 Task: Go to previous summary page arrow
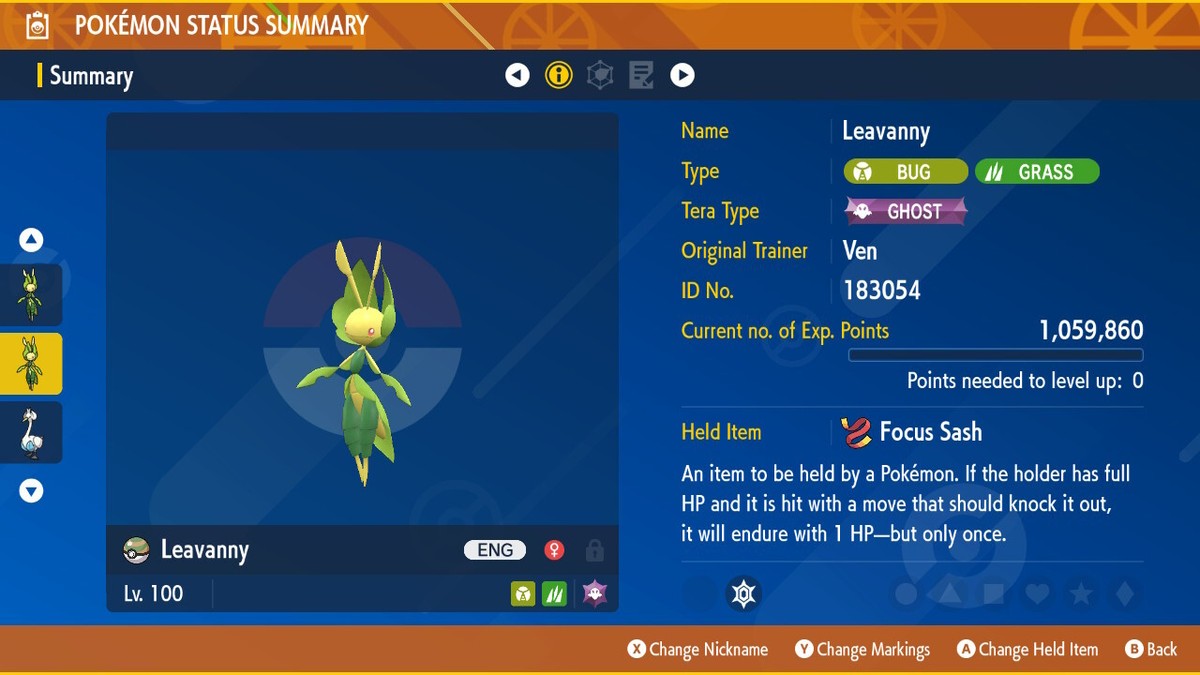click(517, 75)
